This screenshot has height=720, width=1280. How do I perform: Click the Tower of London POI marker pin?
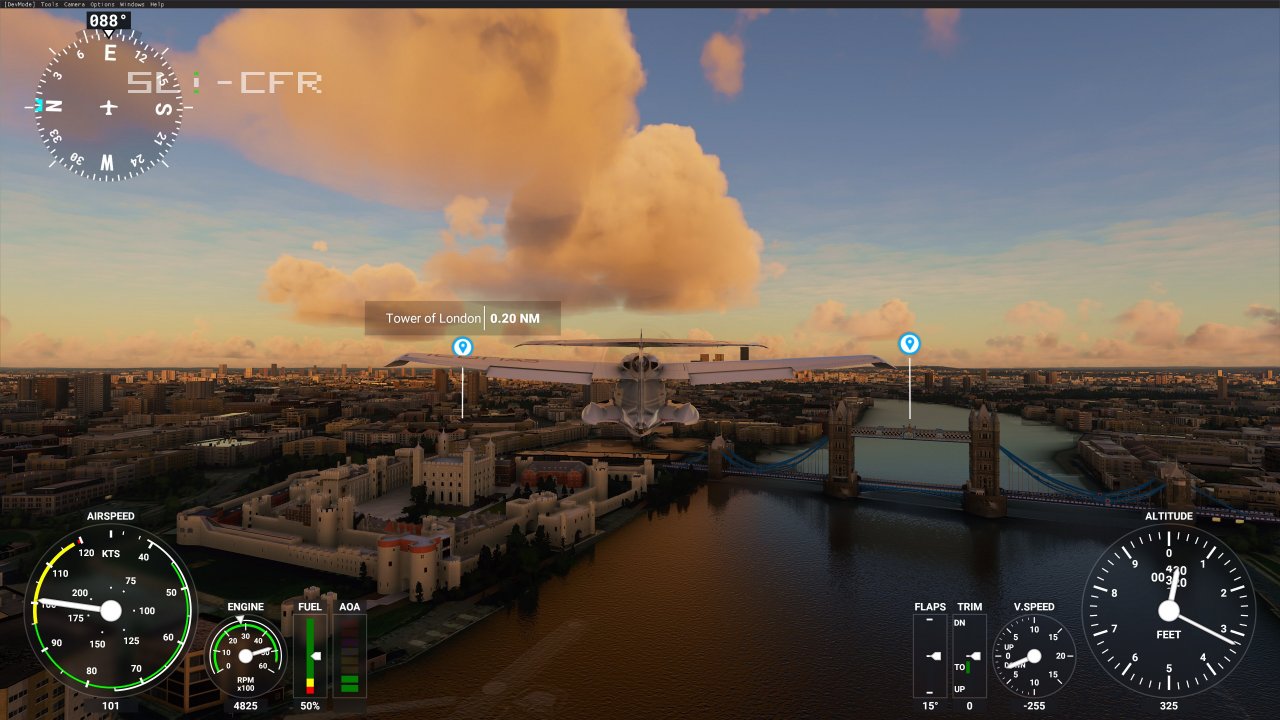coord(462,344)
